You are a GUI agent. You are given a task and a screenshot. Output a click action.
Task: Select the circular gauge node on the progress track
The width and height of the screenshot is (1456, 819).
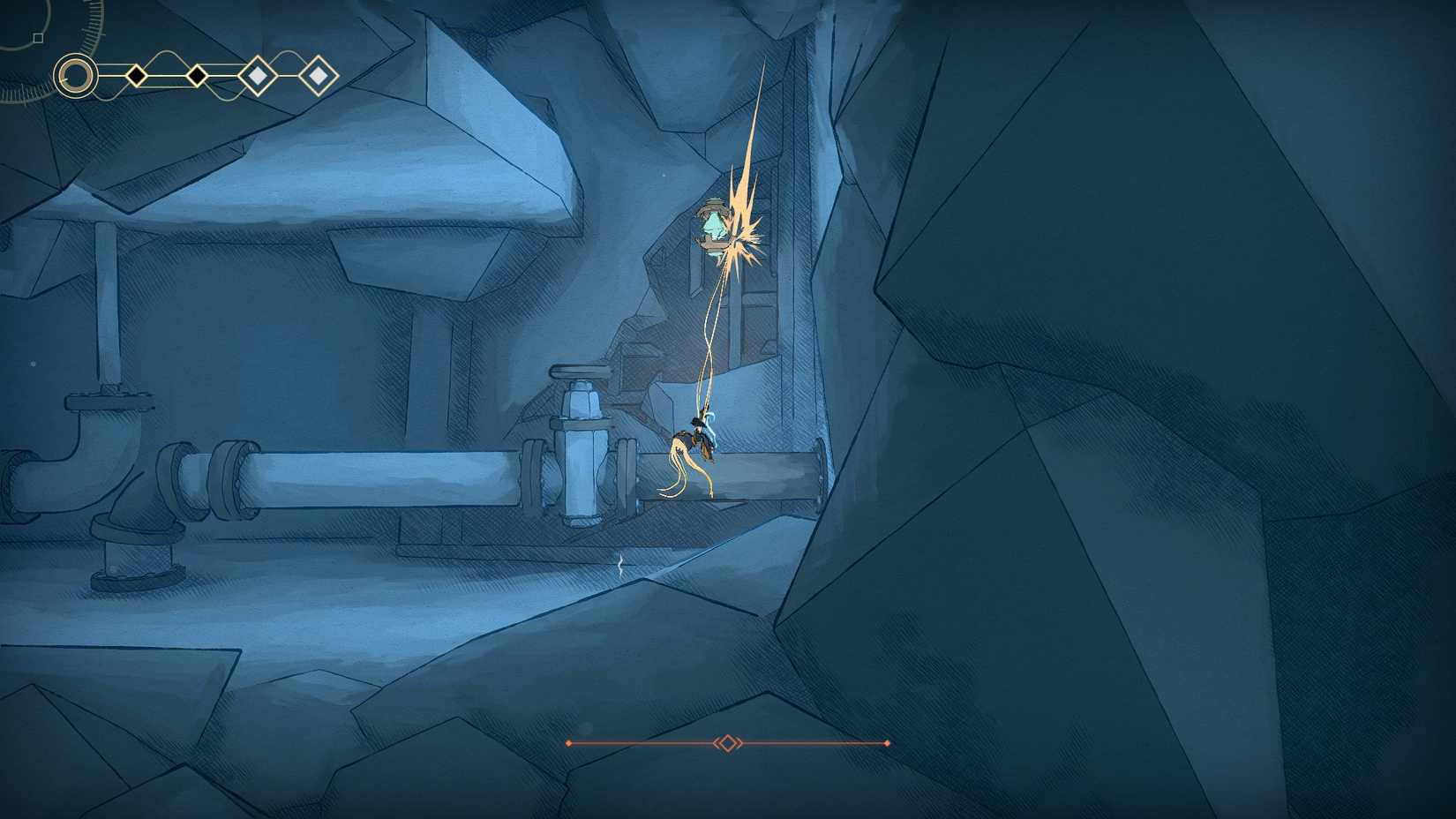pos(75,74)
